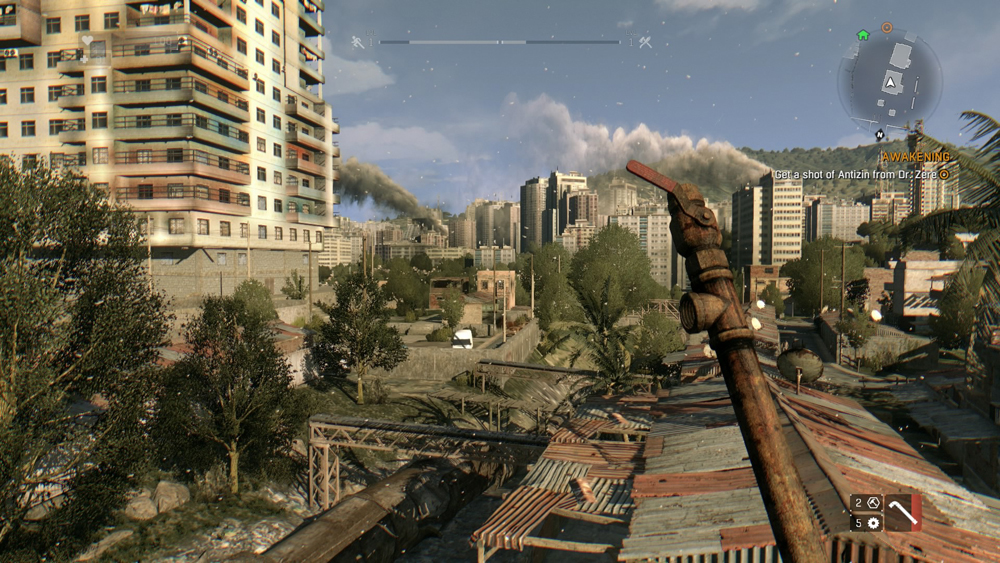The image size is (1000, 563).
Task: Open the Awakening quest tracker
Action: 915,157
